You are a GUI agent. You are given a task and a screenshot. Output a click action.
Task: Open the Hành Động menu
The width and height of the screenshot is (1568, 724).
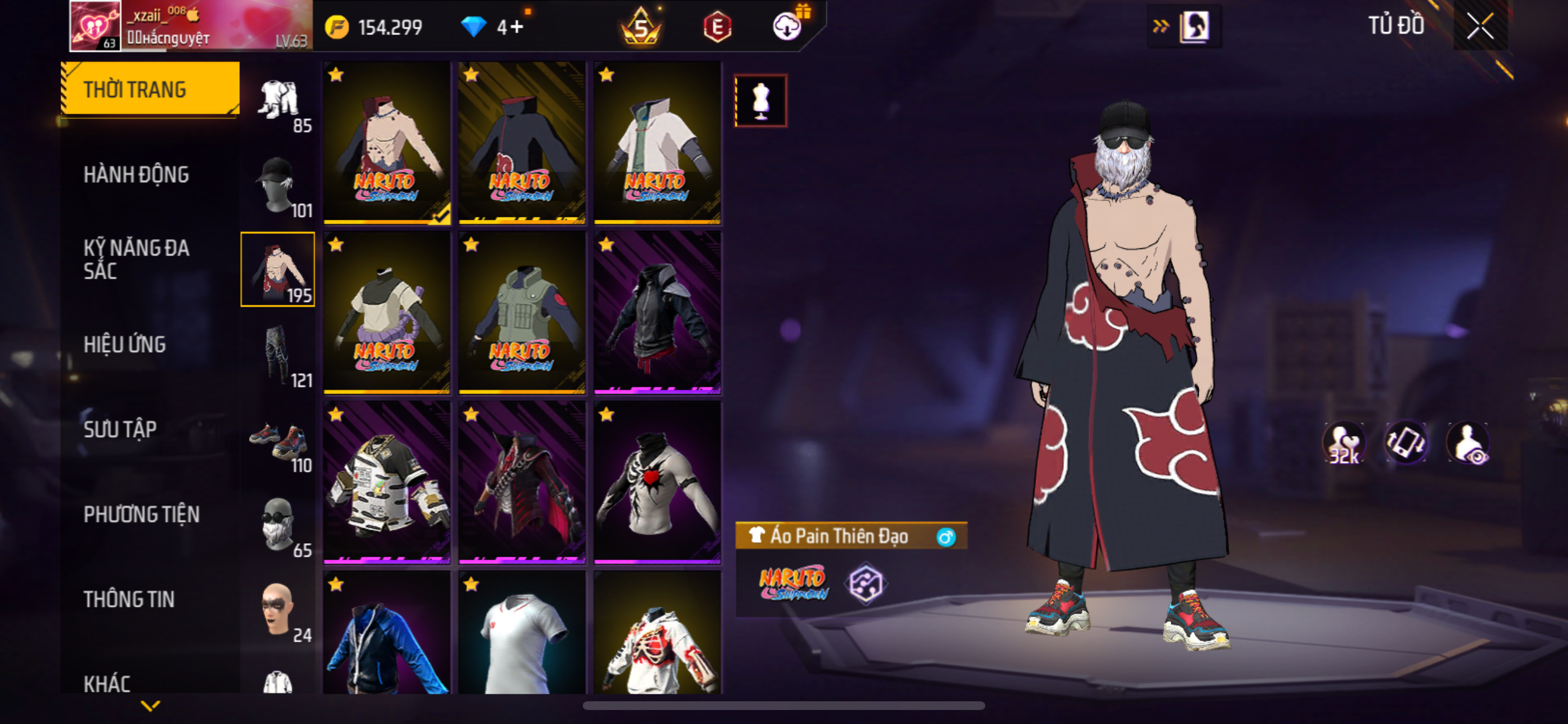(x=136, y=175)
